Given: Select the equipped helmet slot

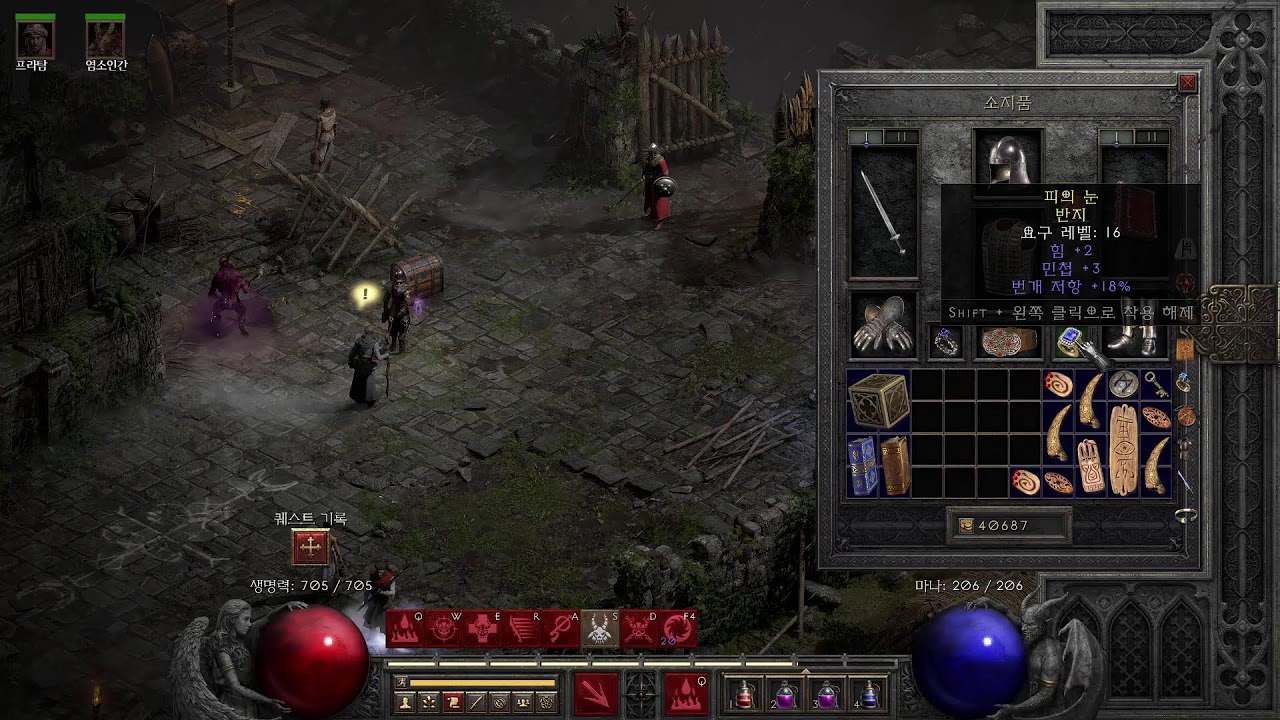Looking at the screenshot, I should click(x=1008, y=158).
